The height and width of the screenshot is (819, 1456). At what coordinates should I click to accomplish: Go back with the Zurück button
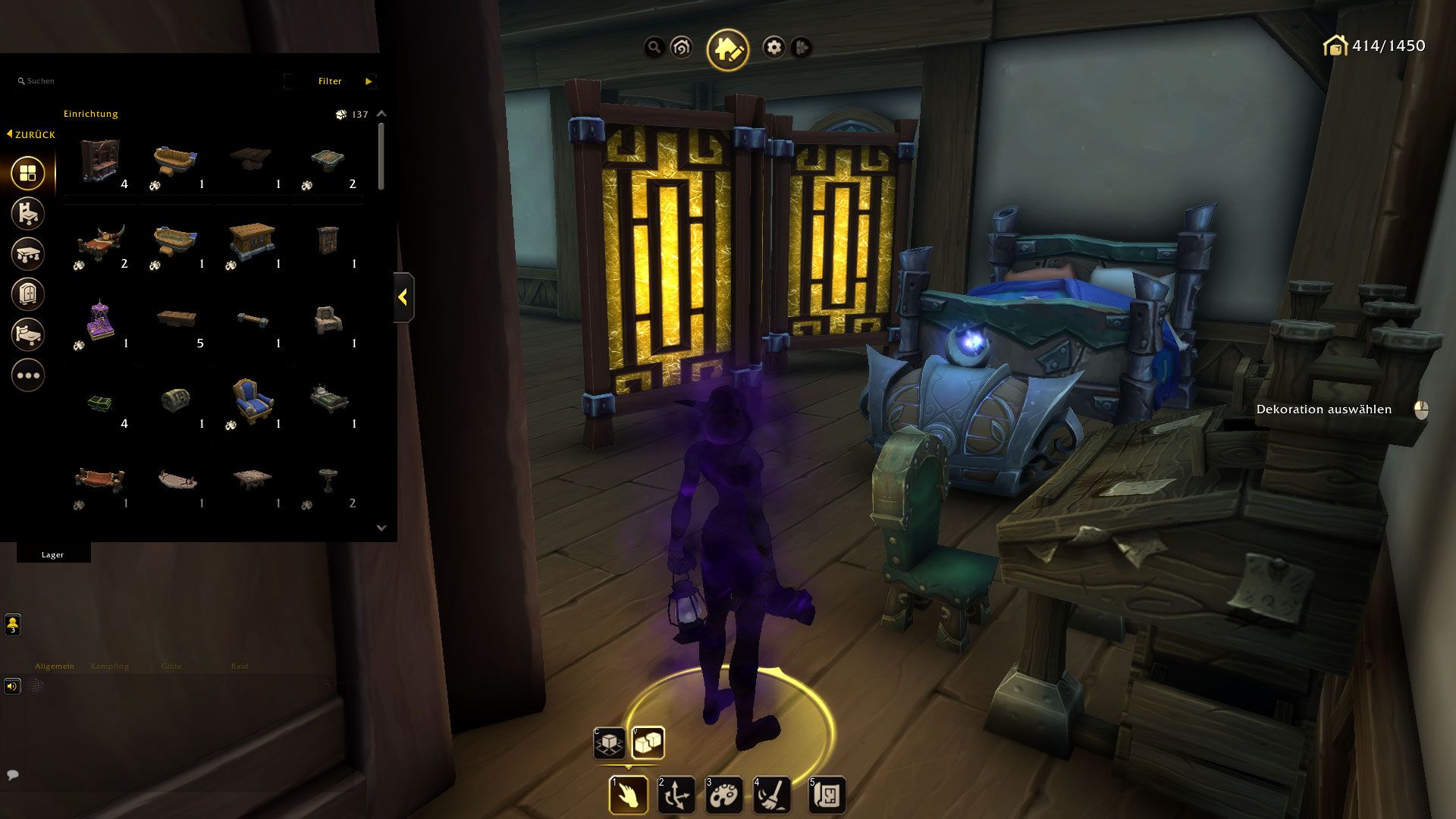[31, 134]
